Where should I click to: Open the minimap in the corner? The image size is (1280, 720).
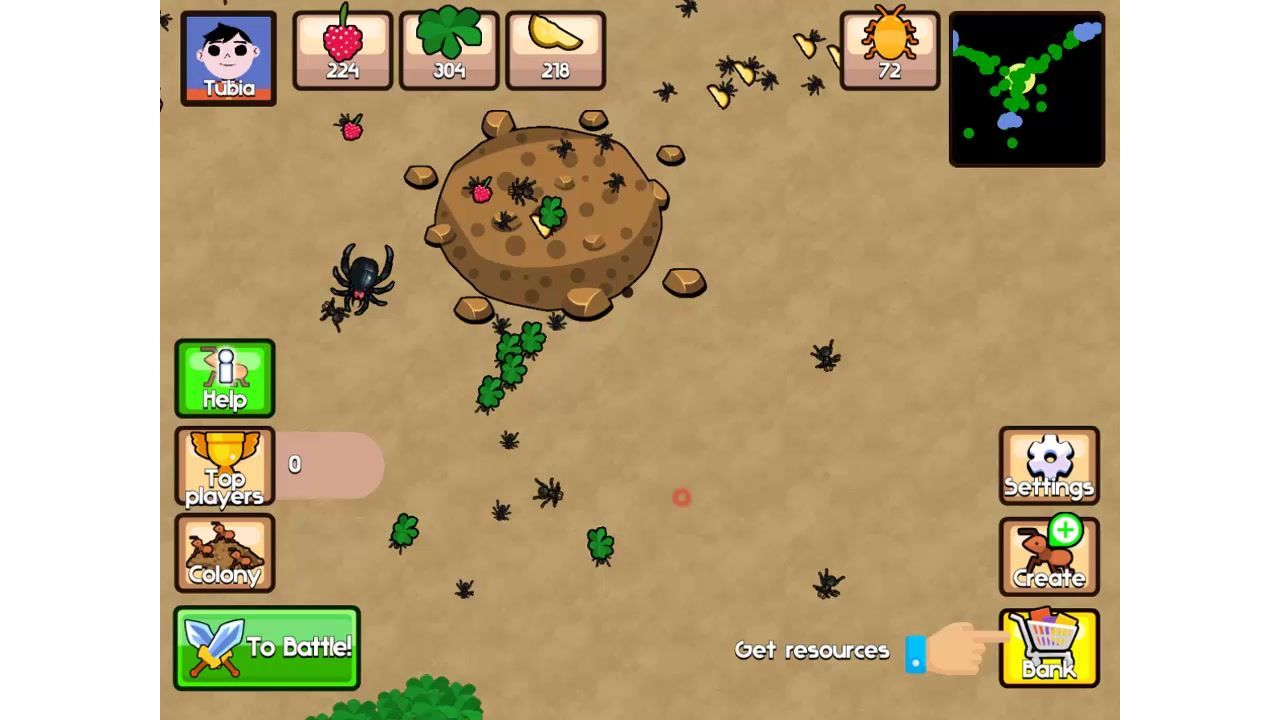coord(1026,90)
